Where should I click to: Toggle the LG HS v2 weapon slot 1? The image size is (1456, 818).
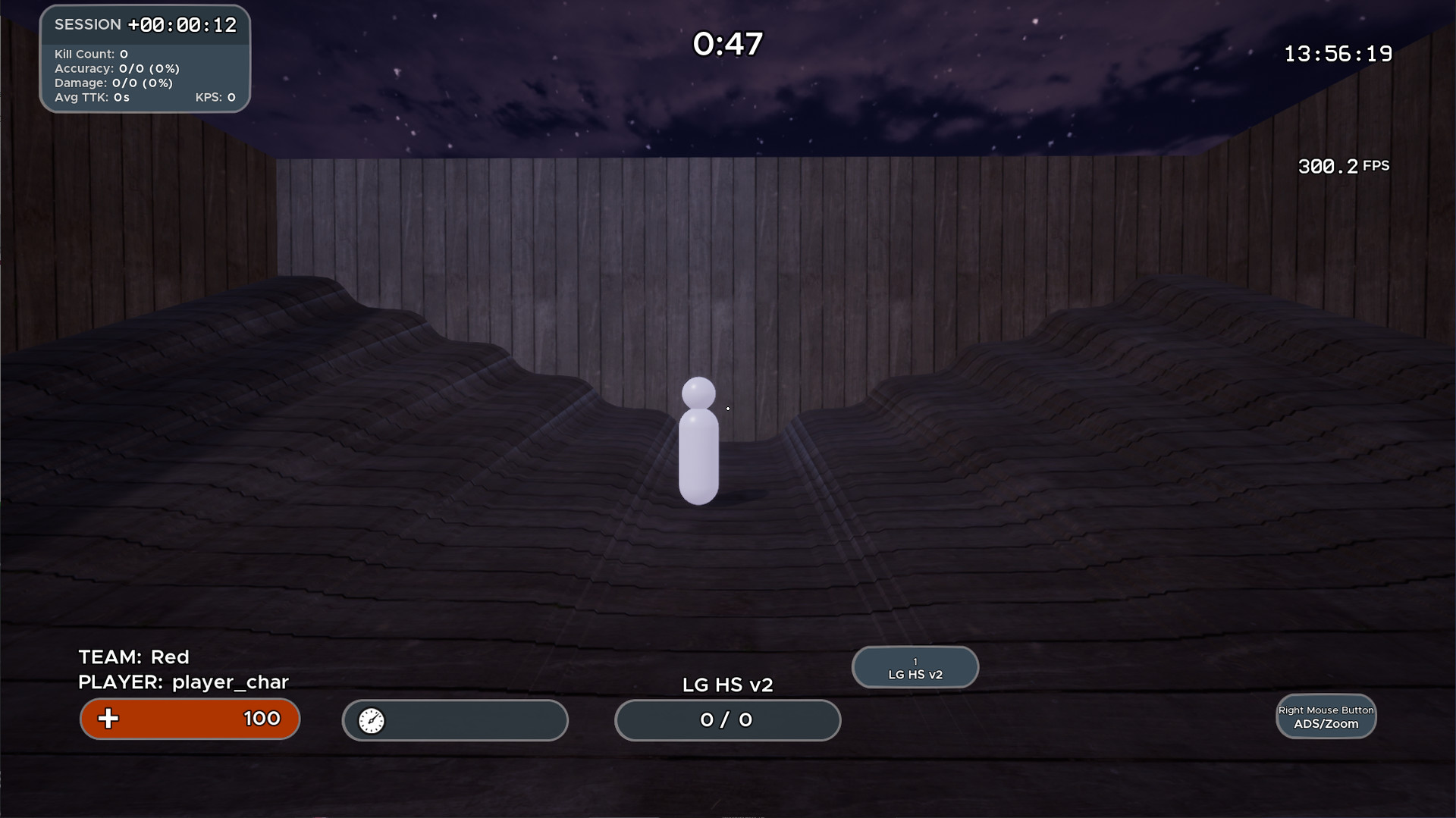915,667
